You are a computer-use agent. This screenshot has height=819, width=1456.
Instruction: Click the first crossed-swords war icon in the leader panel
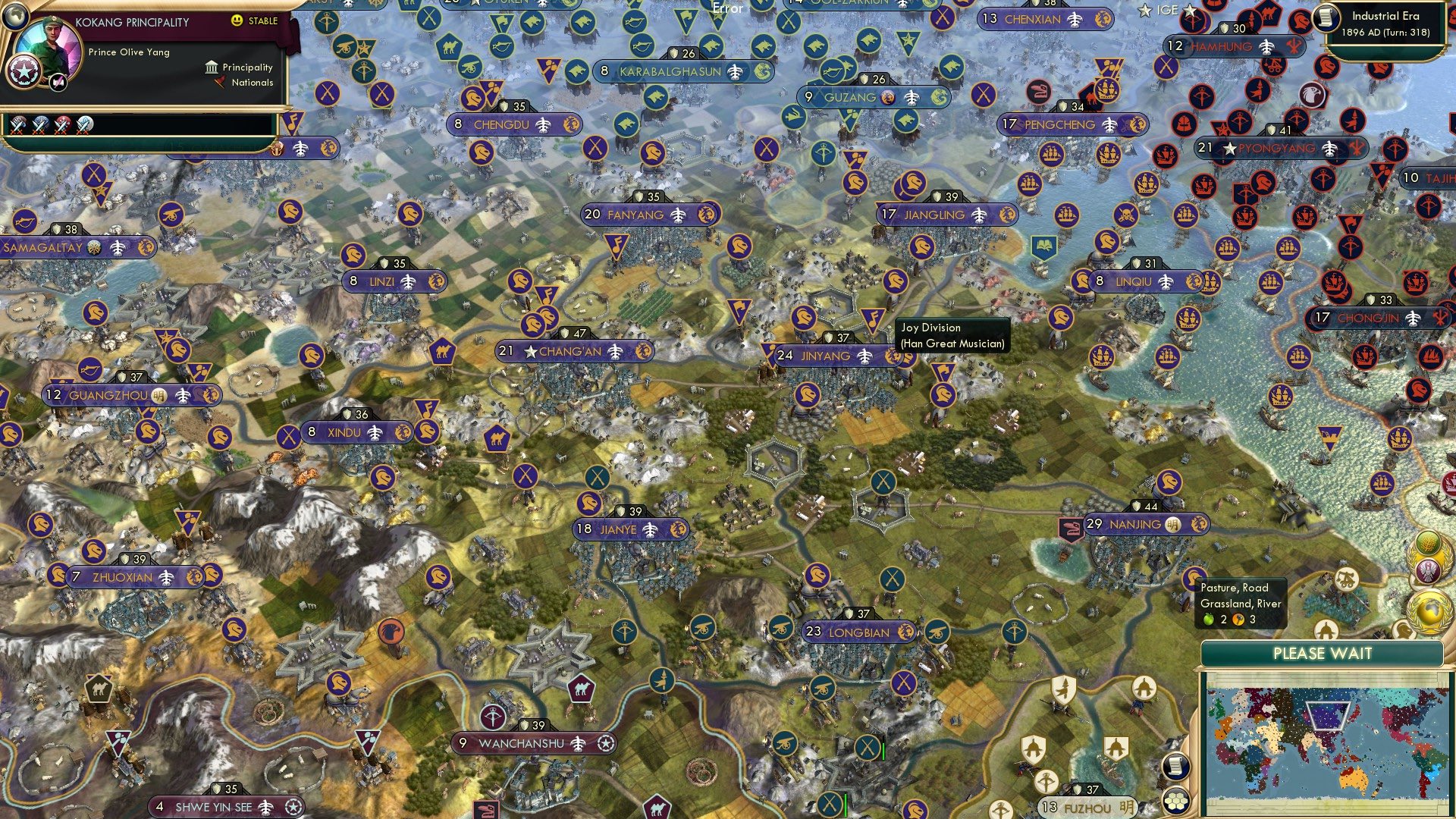17,127
